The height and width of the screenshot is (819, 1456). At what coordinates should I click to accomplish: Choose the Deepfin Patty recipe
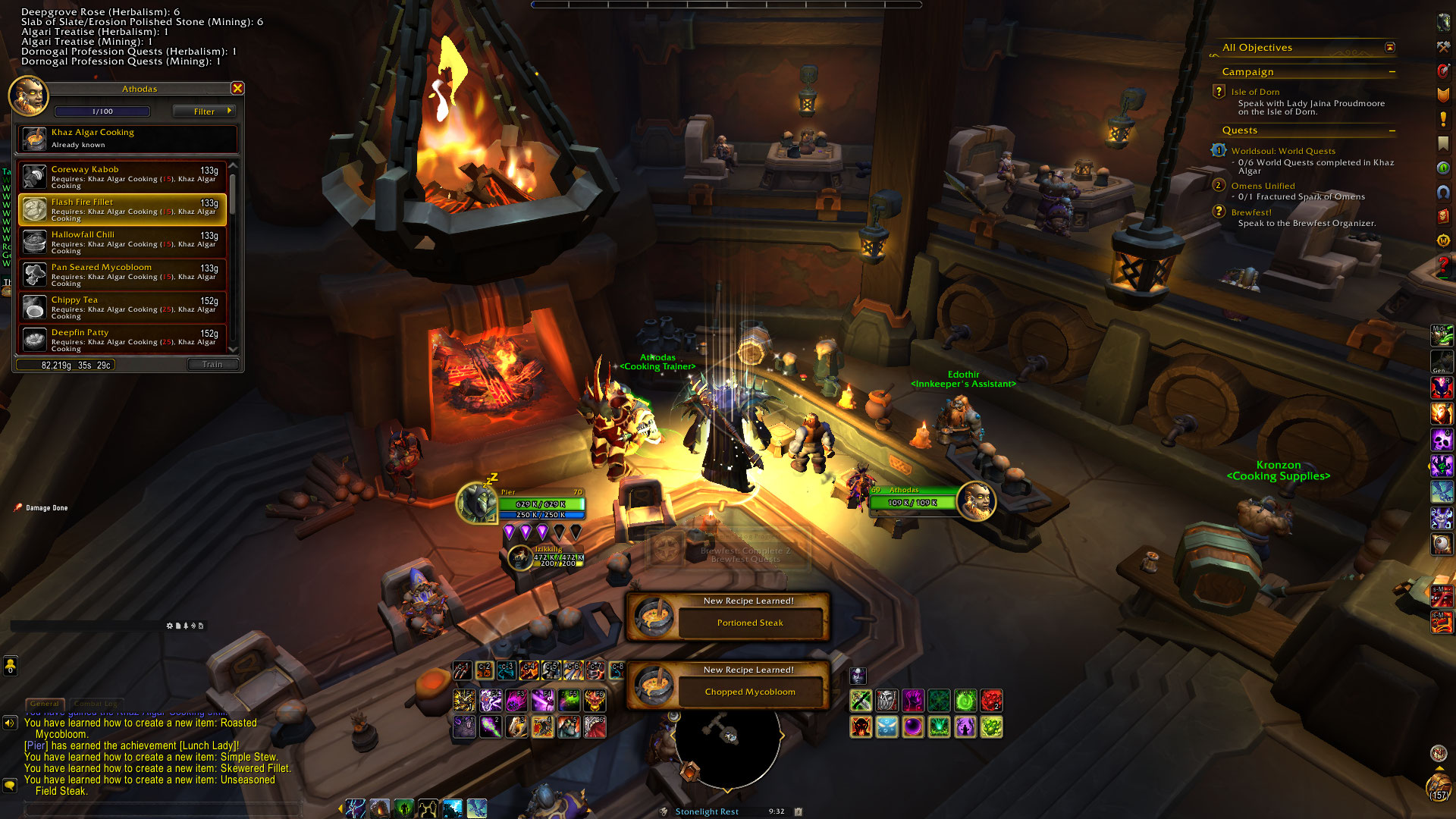pyautogui.click(x=123, y=338)
